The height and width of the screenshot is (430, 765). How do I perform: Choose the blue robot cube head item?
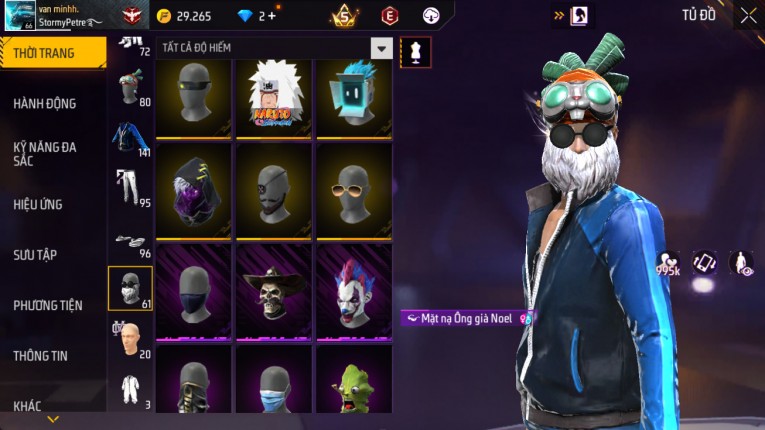pyautogui.click(x=354, y=98)
